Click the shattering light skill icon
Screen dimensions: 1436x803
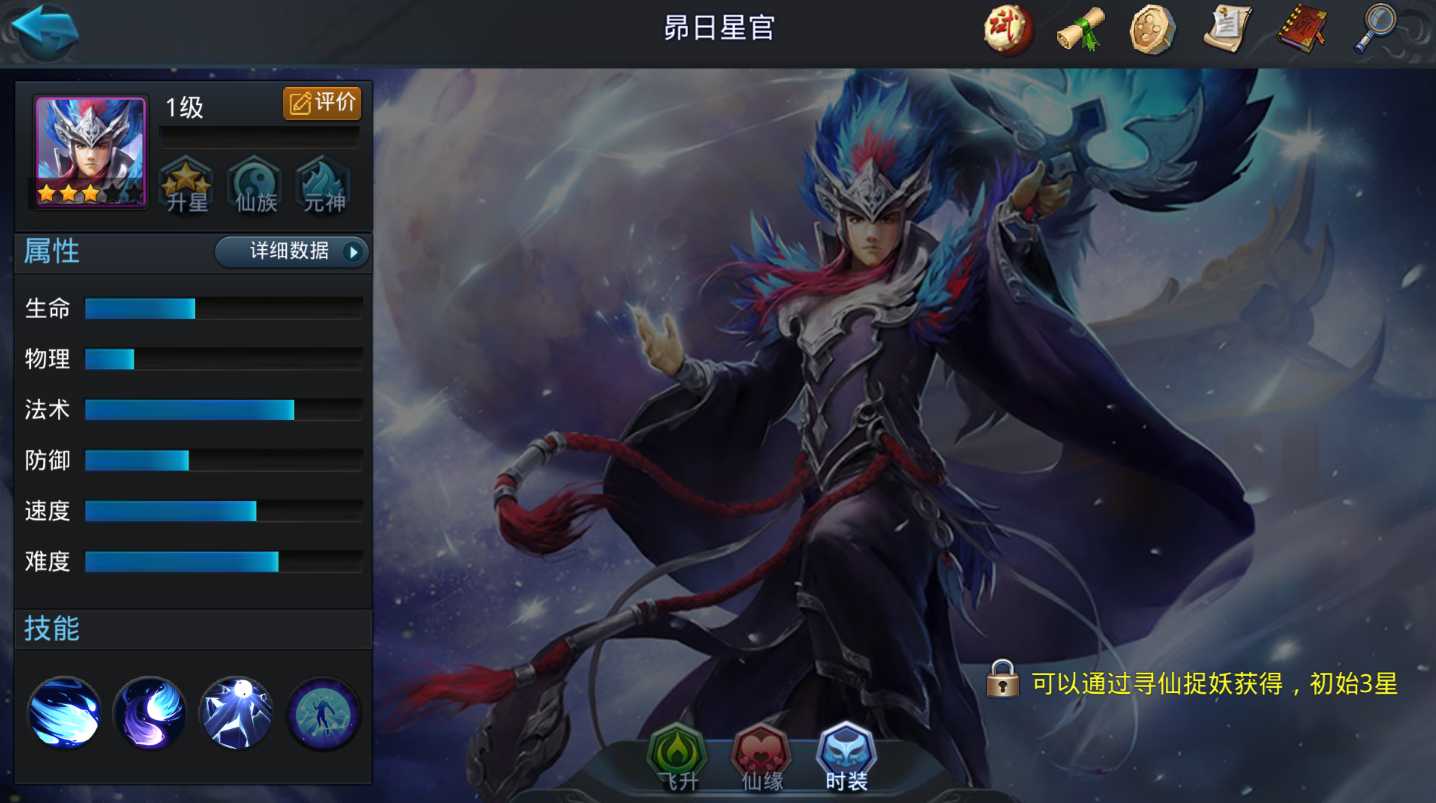235,711
